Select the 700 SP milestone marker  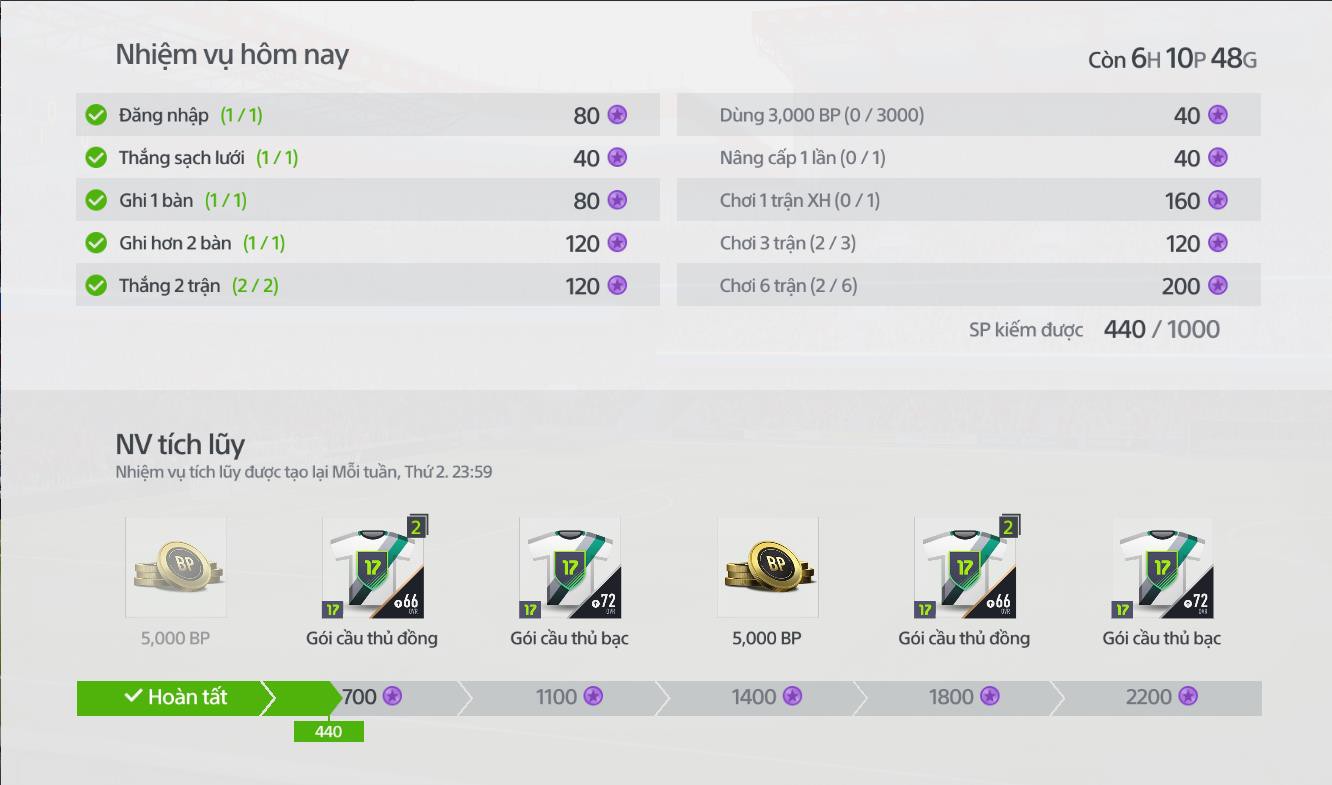372,697
